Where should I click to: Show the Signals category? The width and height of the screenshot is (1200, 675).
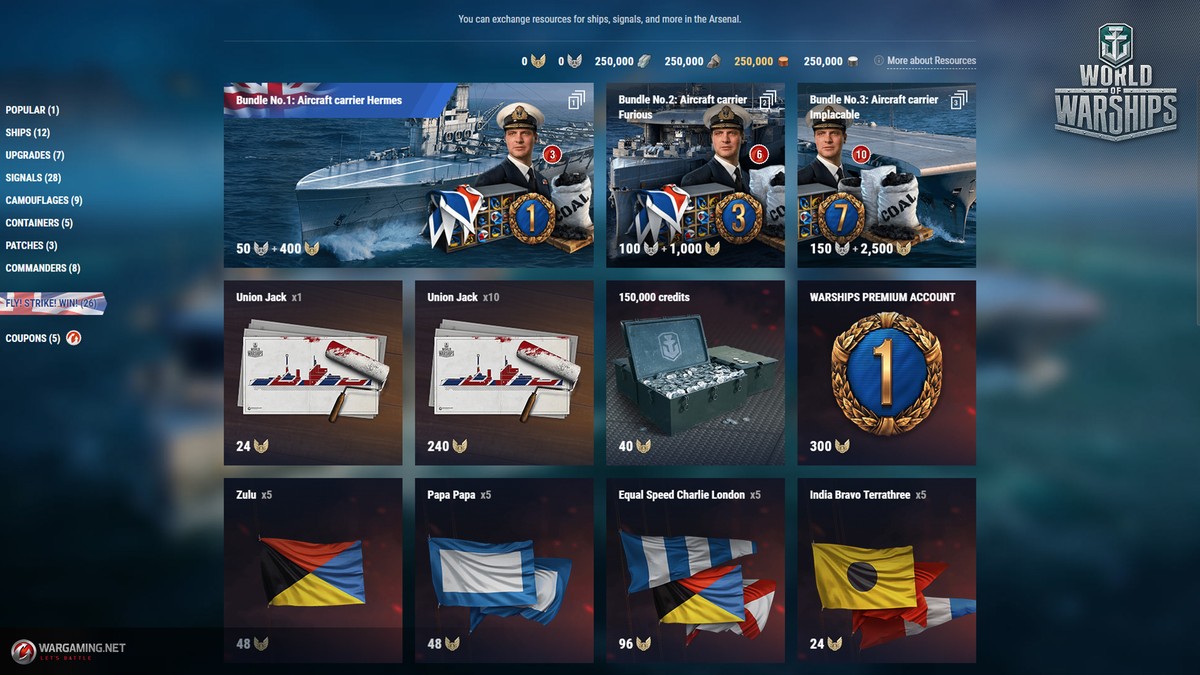(x=33, y=178)
